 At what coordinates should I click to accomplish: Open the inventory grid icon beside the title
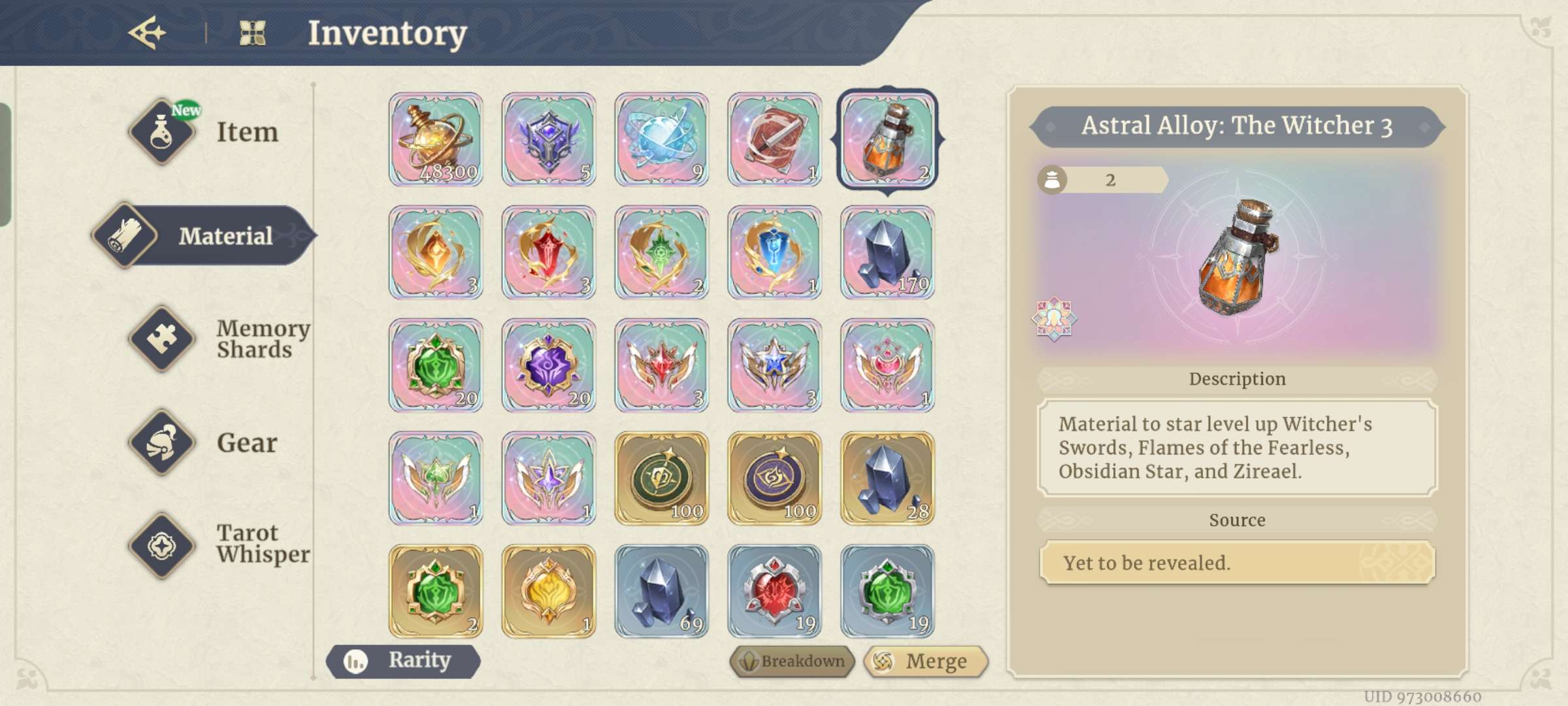coord(252,33)
